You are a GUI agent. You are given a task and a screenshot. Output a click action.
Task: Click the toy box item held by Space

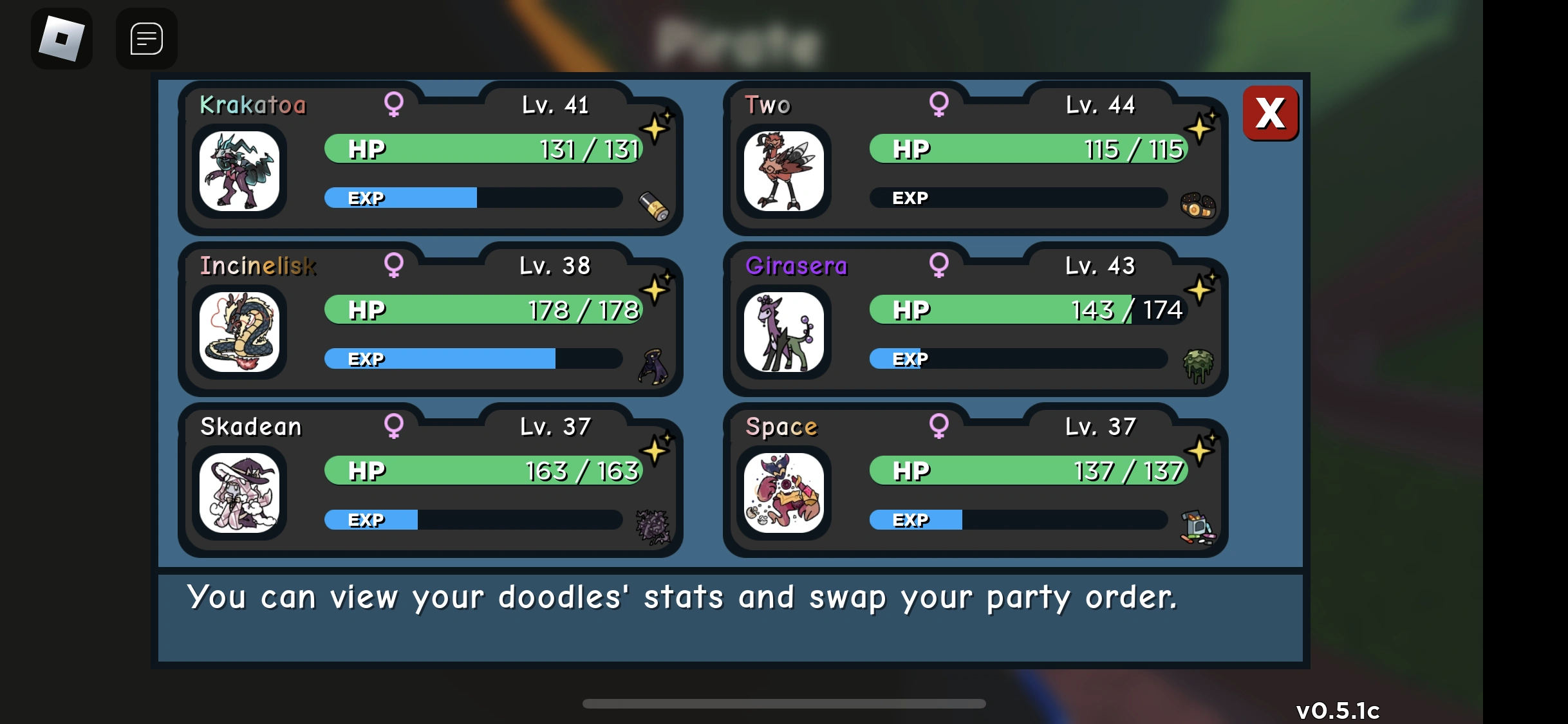pos(1199,526)
